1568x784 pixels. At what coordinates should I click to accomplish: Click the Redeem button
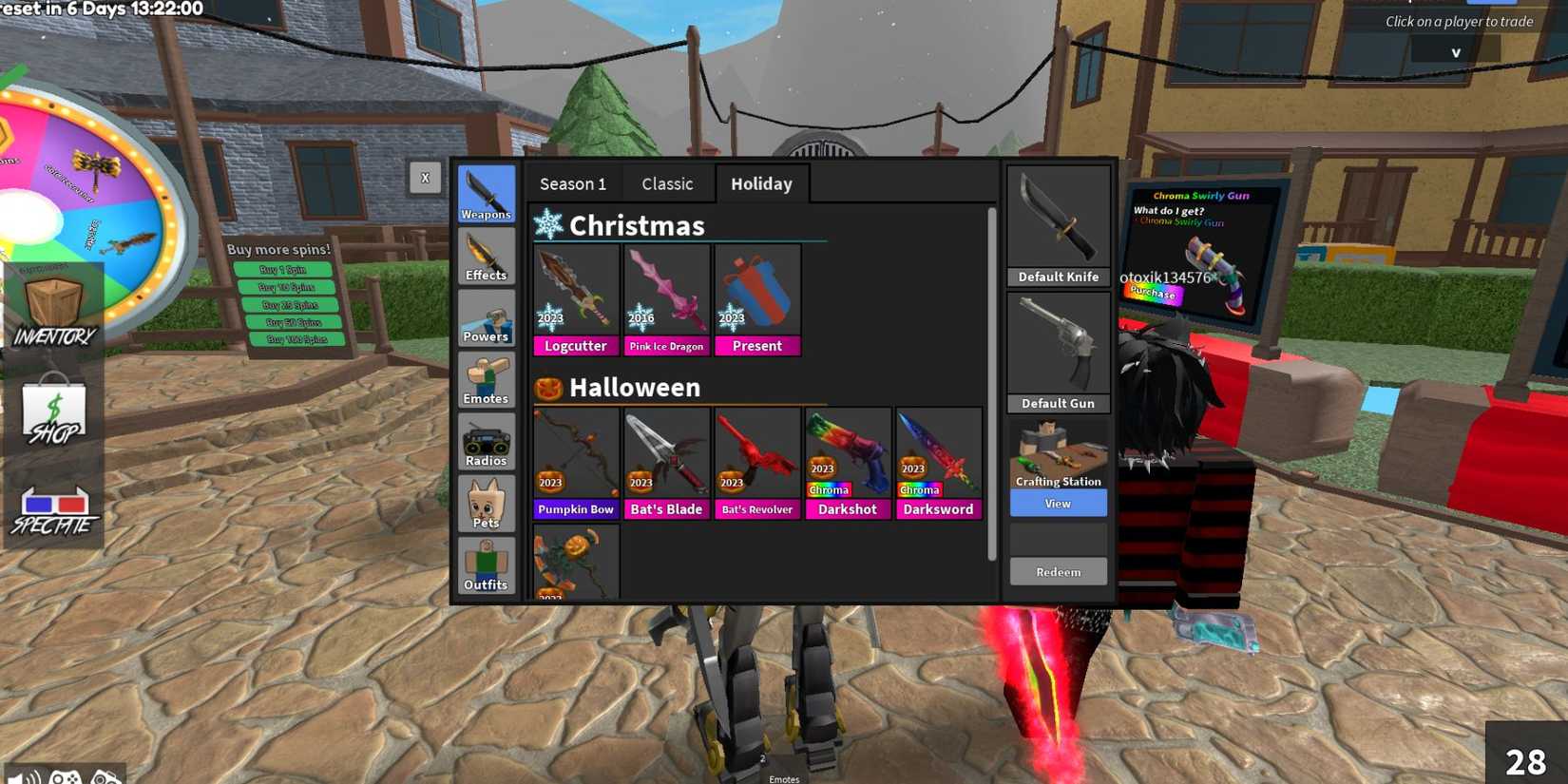coord(1058,570)
